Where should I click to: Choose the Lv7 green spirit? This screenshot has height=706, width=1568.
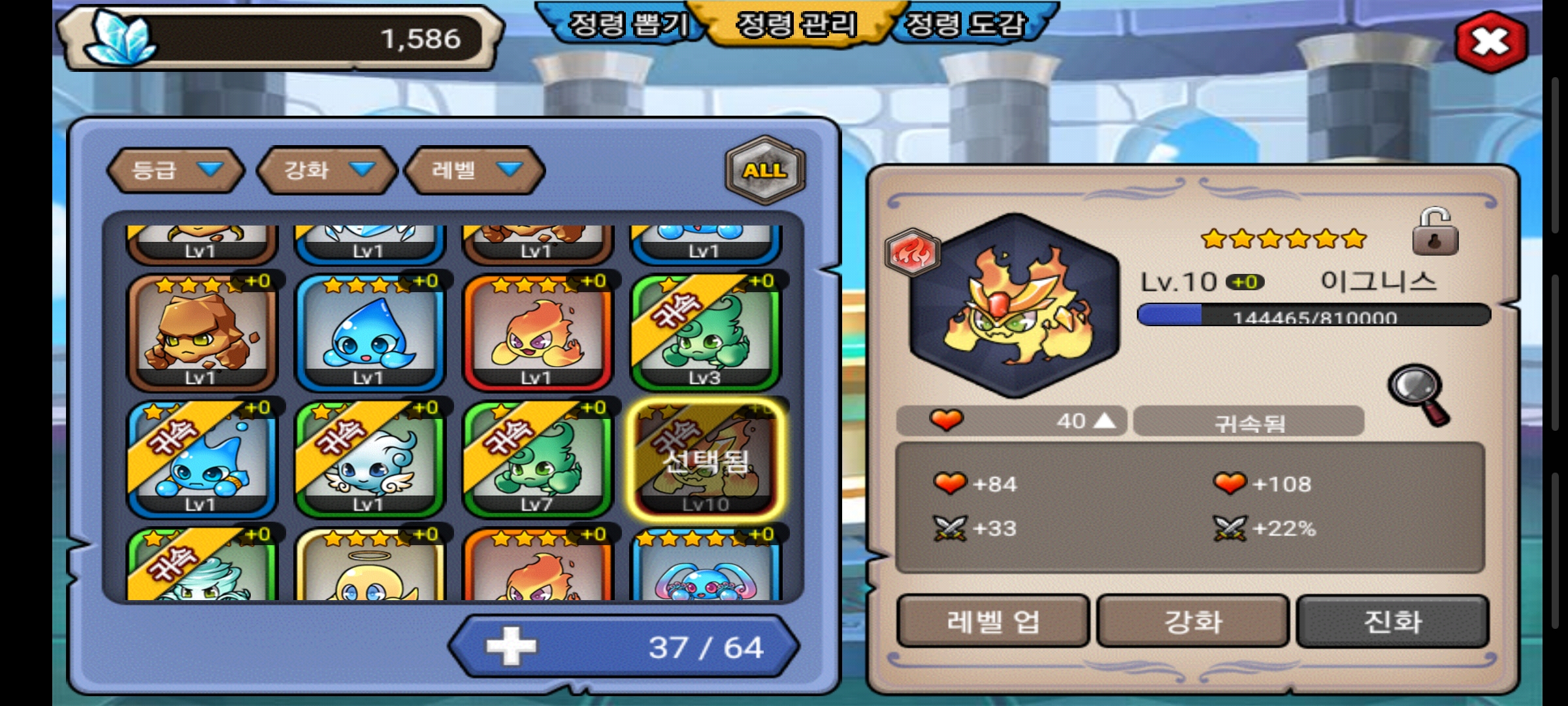537,459
